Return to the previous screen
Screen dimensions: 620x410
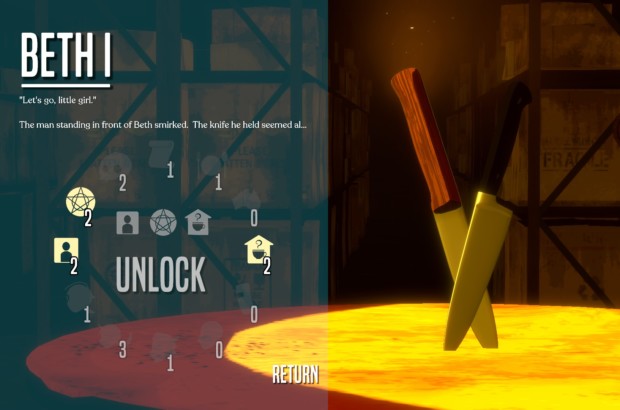(x=295, y=375)
